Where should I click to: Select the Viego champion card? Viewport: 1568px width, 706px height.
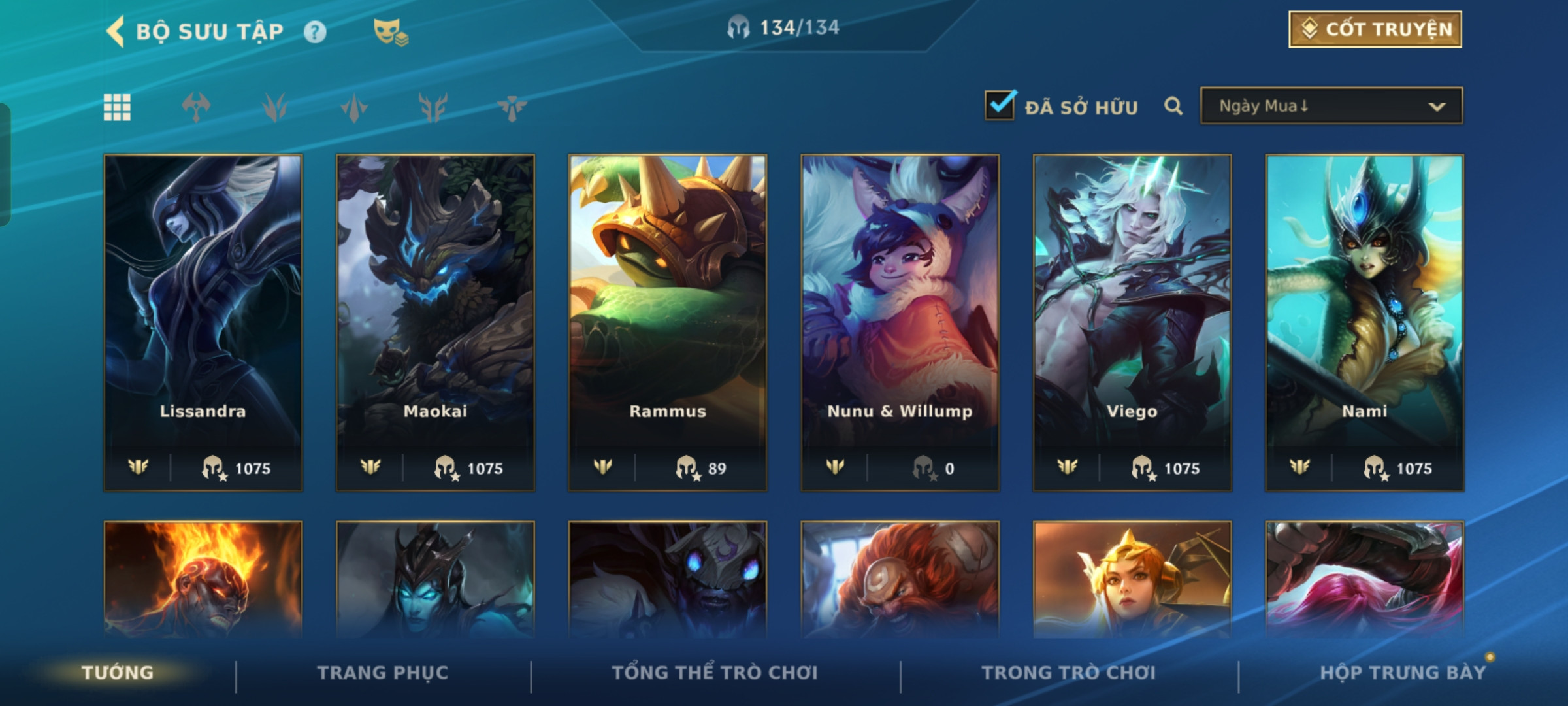pos(1132,322)
